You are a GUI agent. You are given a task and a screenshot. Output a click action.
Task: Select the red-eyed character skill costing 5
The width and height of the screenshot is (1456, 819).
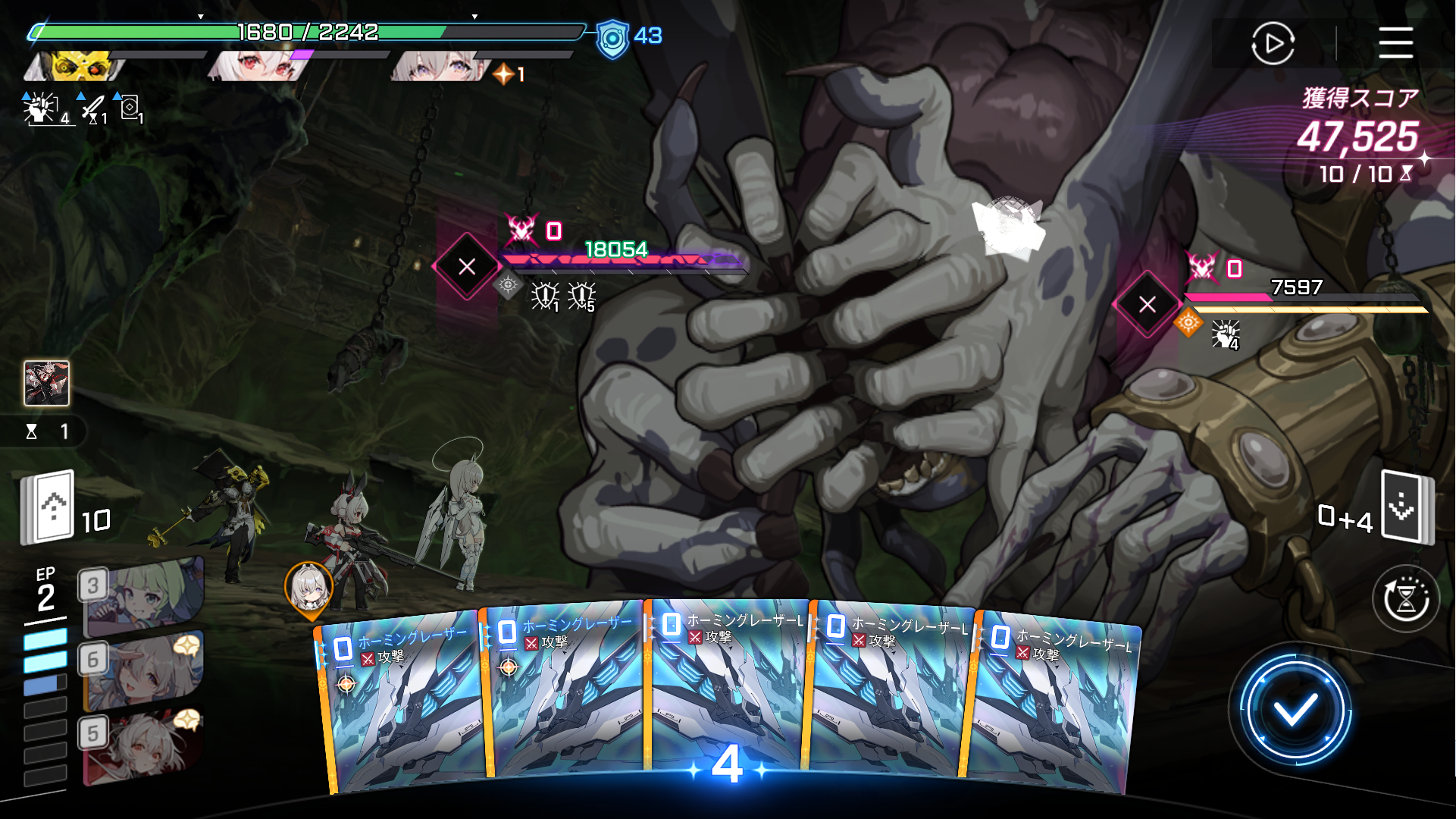click(x=142, y=744)
